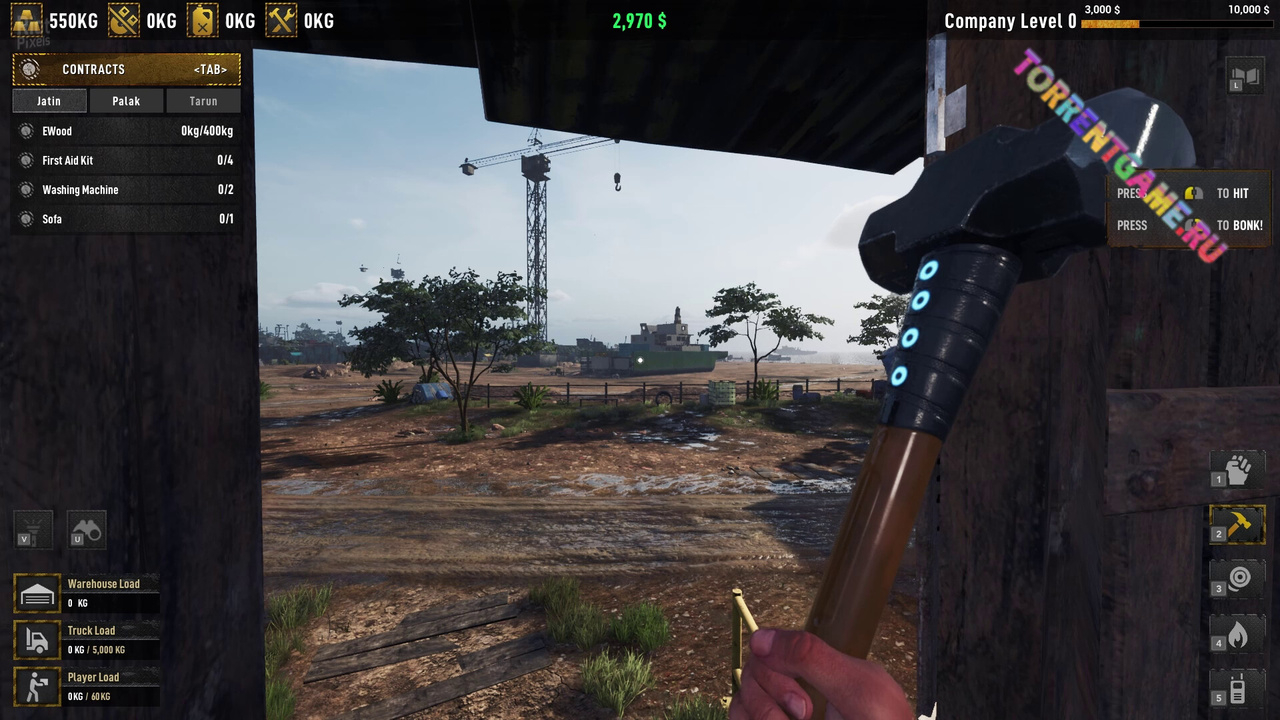Switch to the Tarun contract tab

[203, 101]
